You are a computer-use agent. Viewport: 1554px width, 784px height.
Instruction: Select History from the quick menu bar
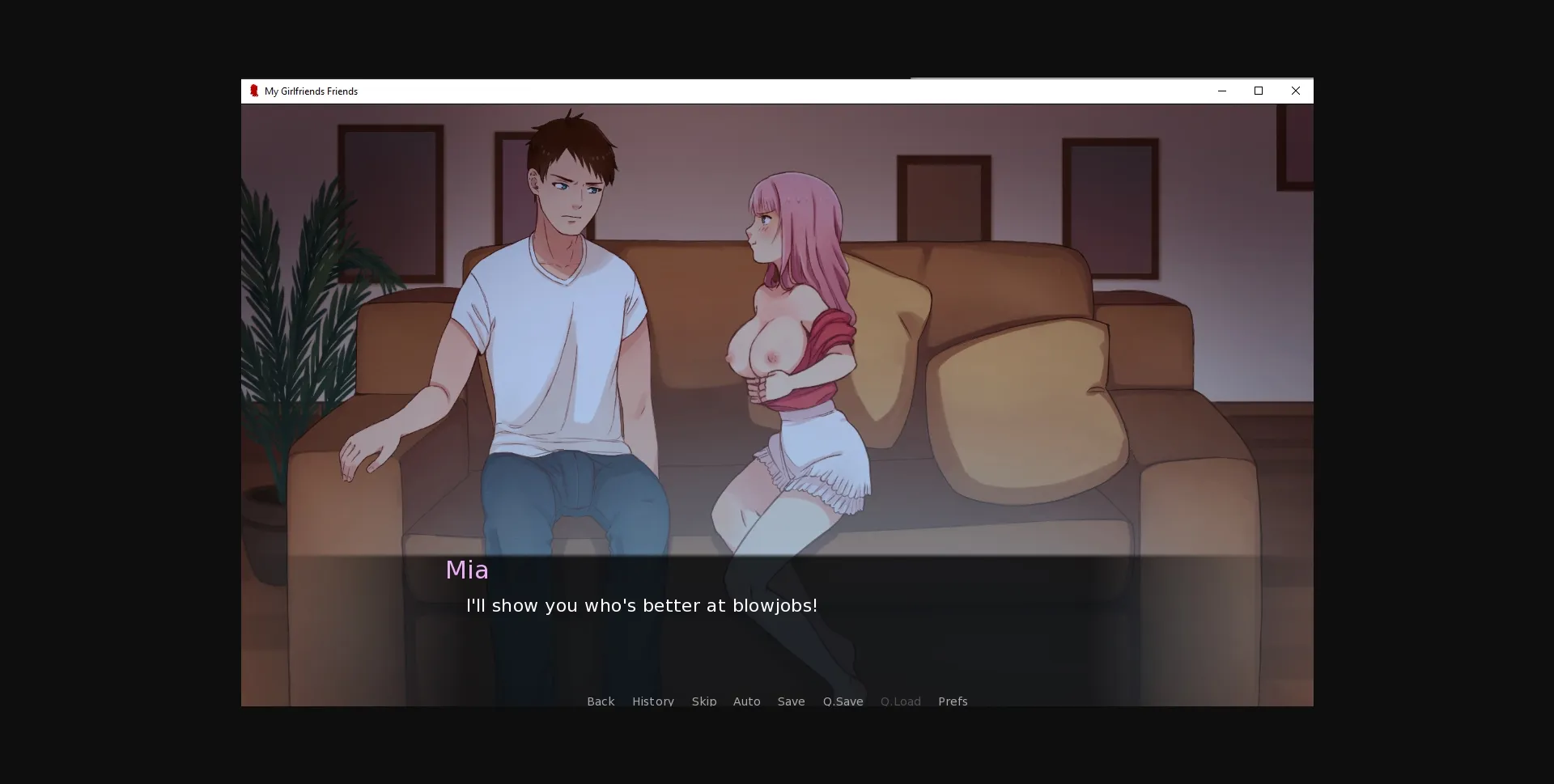[x=652, y=701]
